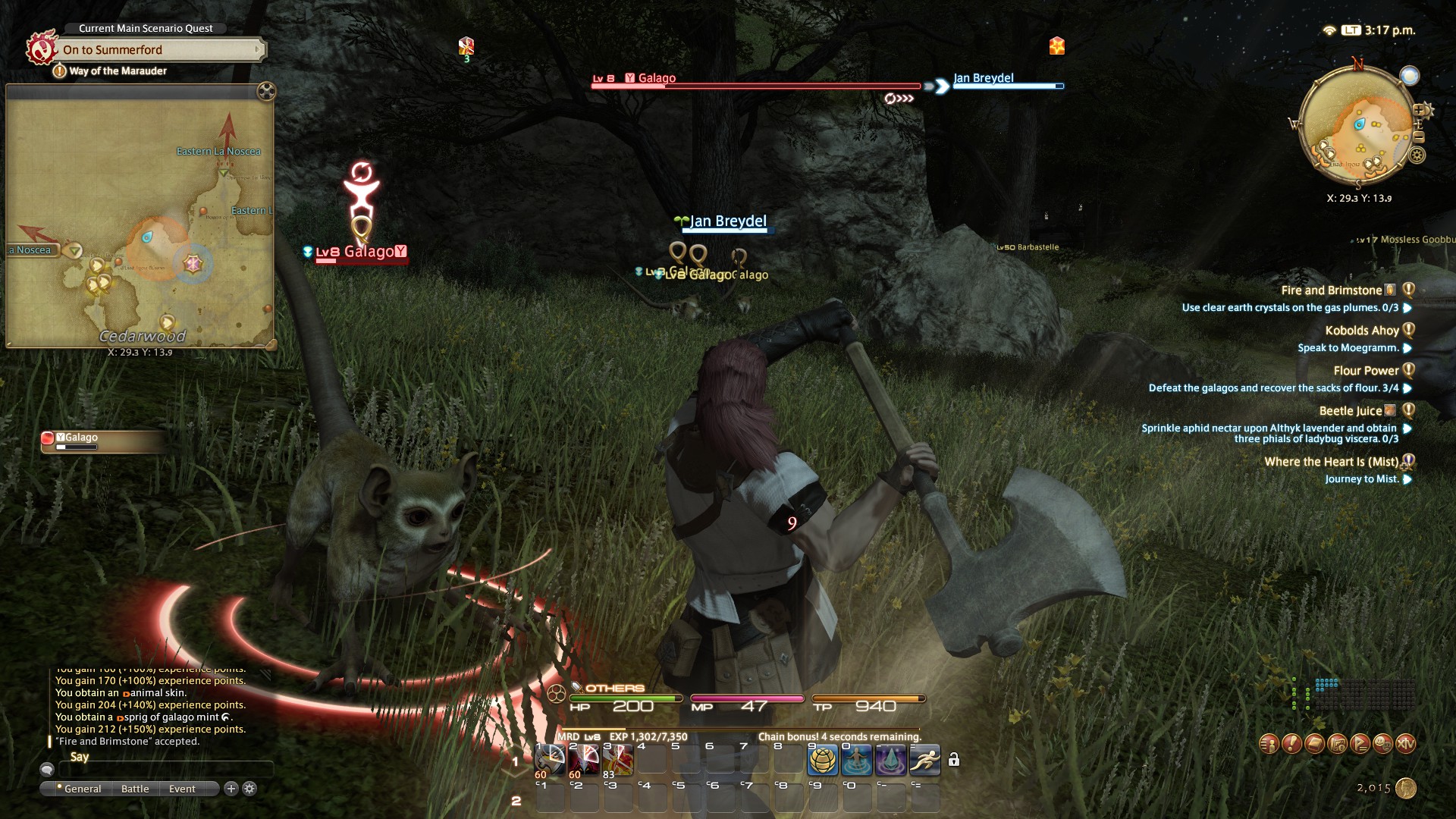
Task: Switch to the Battle chat tab
Action: pyautogui.click(x=135, y=789)
